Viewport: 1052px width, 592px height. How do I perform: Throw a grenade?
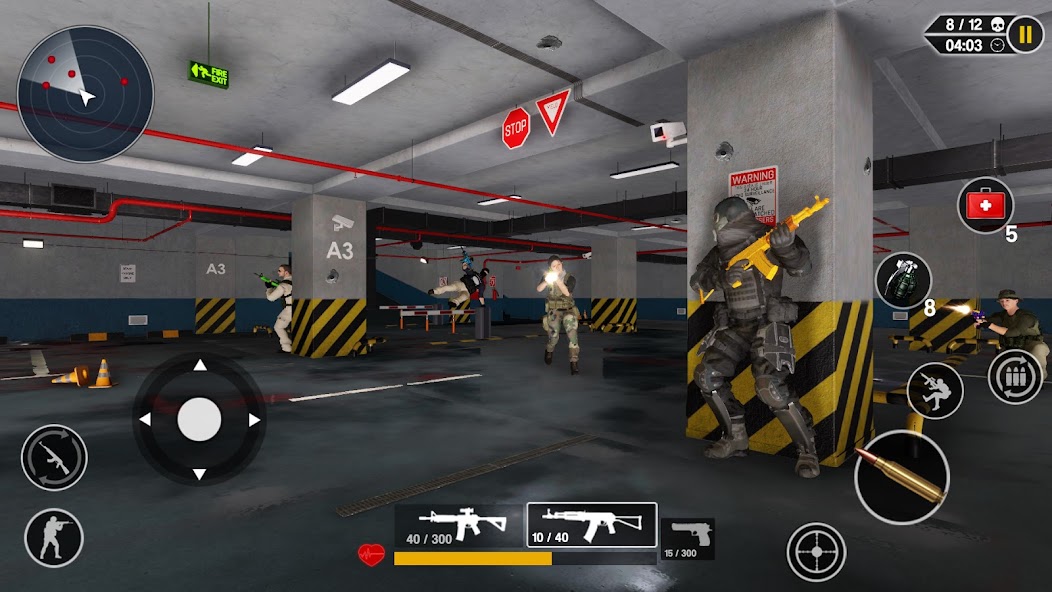(903, 280)
